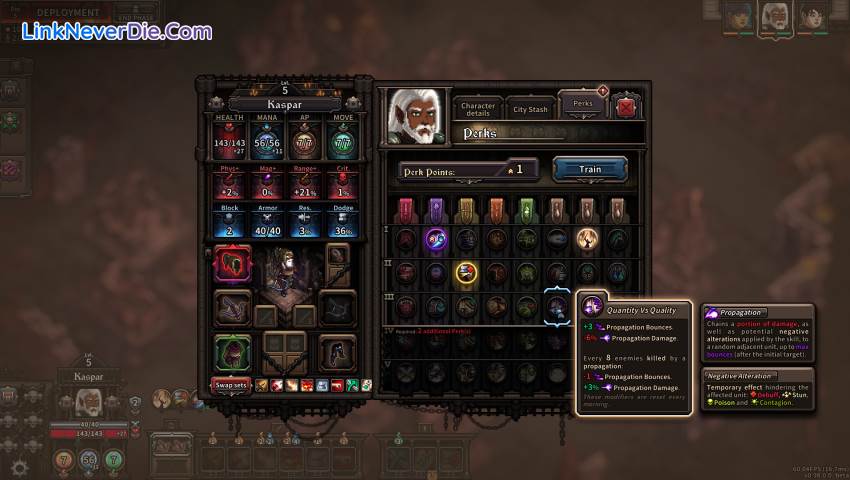Screen dimensions: 850x480
Task: Open settings with the gear icon
Action: point(18,467)
